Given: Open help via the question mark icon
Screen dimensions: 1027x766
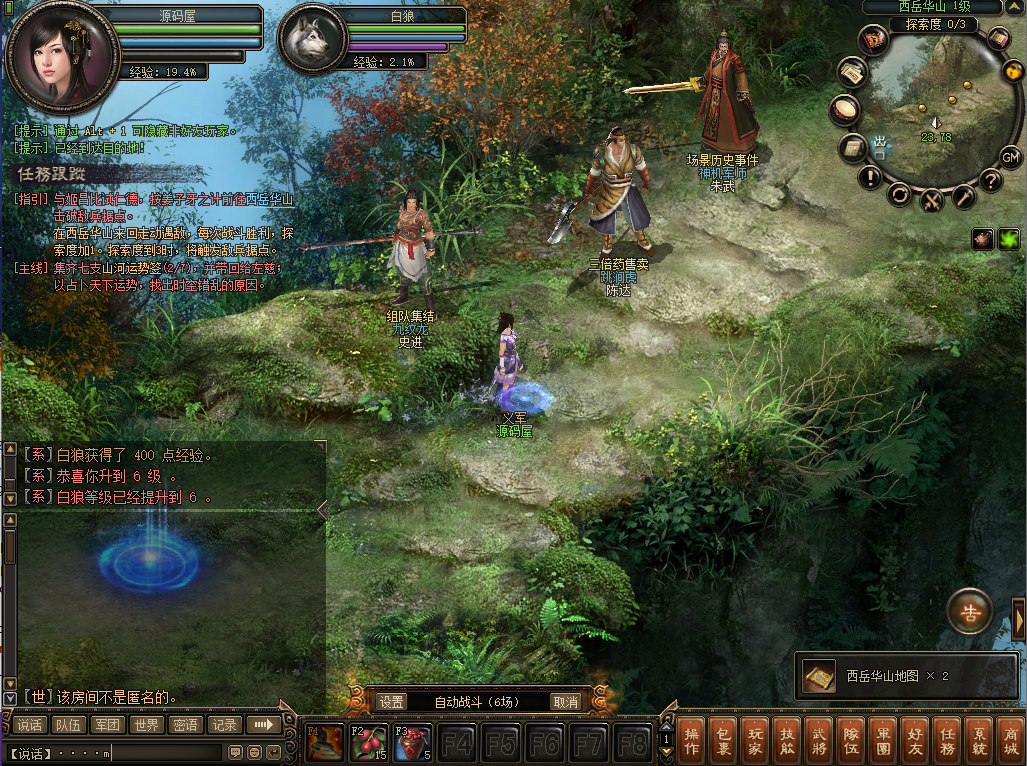Looking at the screenshot, I should [x=990, y=180].
